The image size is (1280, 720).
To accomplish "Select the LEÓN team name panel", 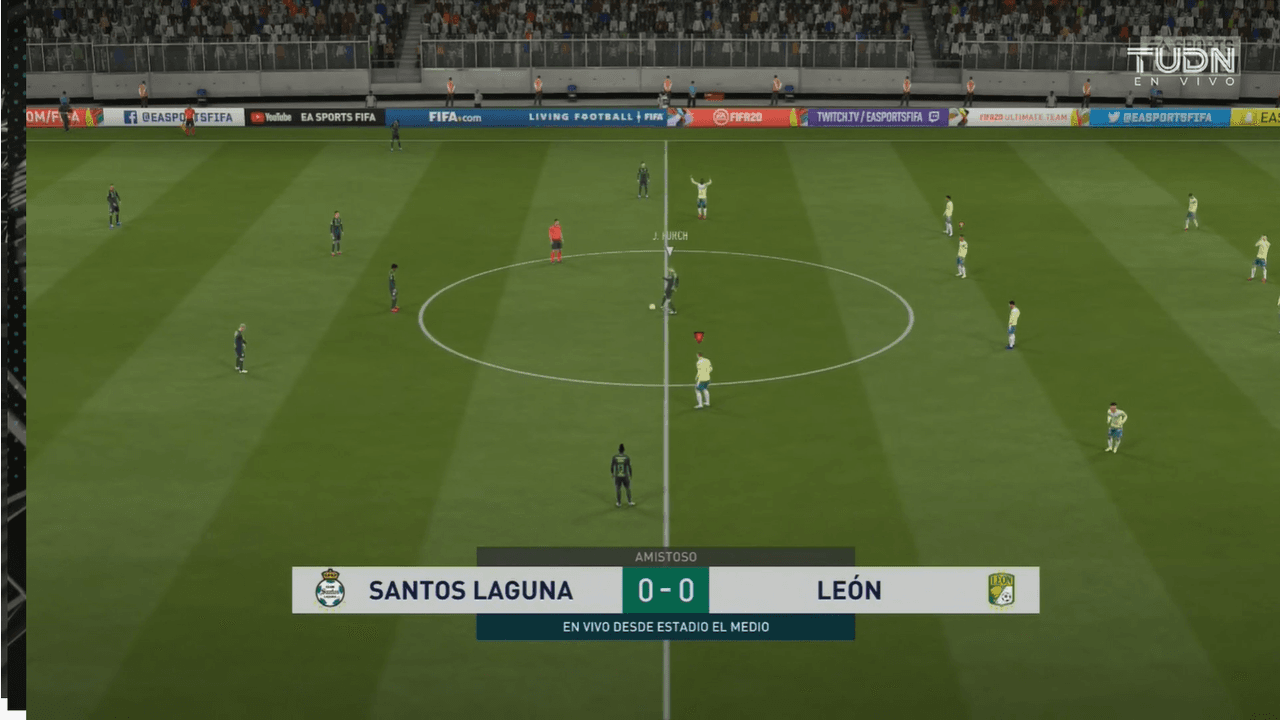I will pyautogui.click(x=849, y=590).
